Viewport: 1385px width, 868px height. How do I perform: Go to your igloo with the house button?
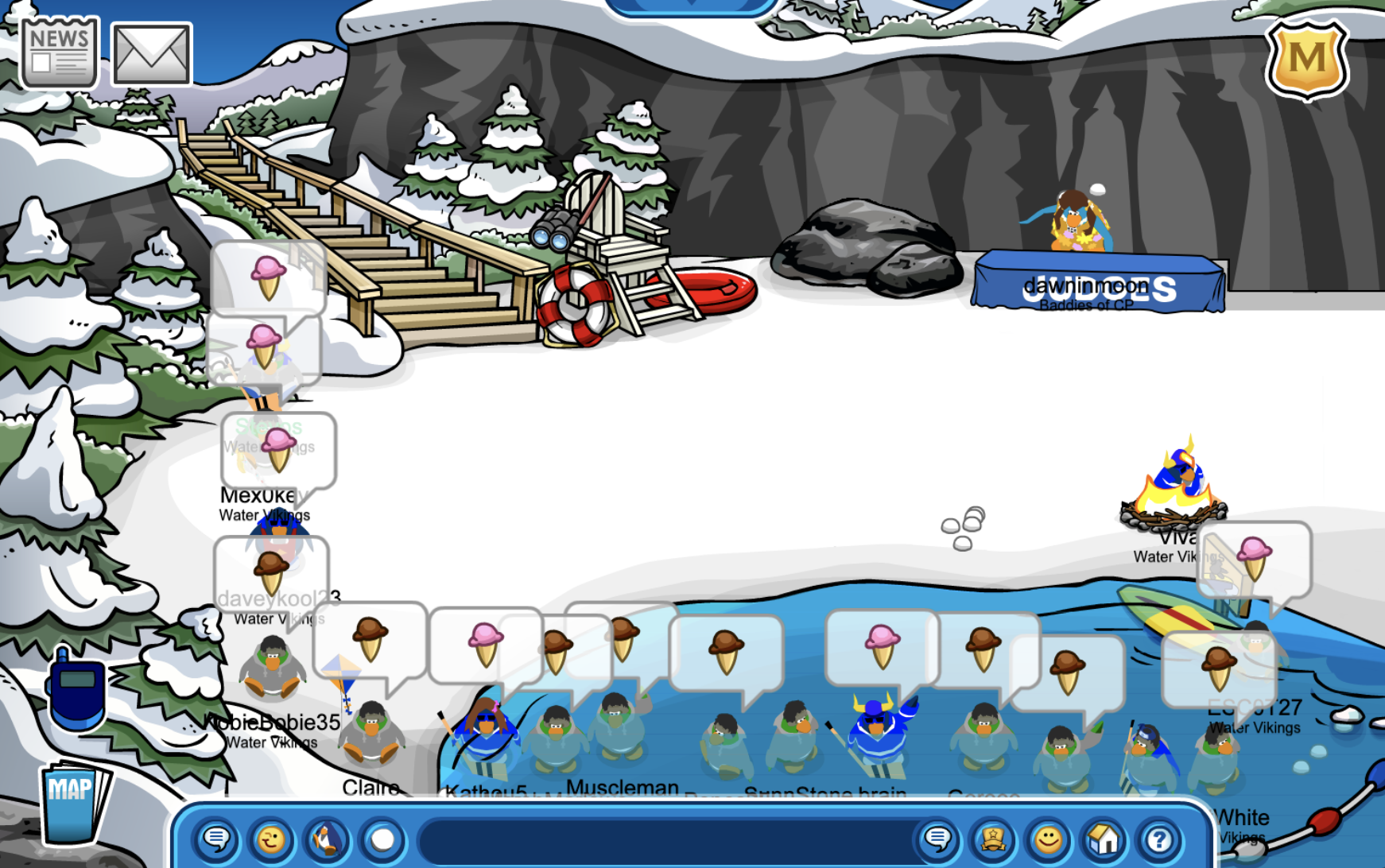pyautogui.click(x=1104, y=839)
